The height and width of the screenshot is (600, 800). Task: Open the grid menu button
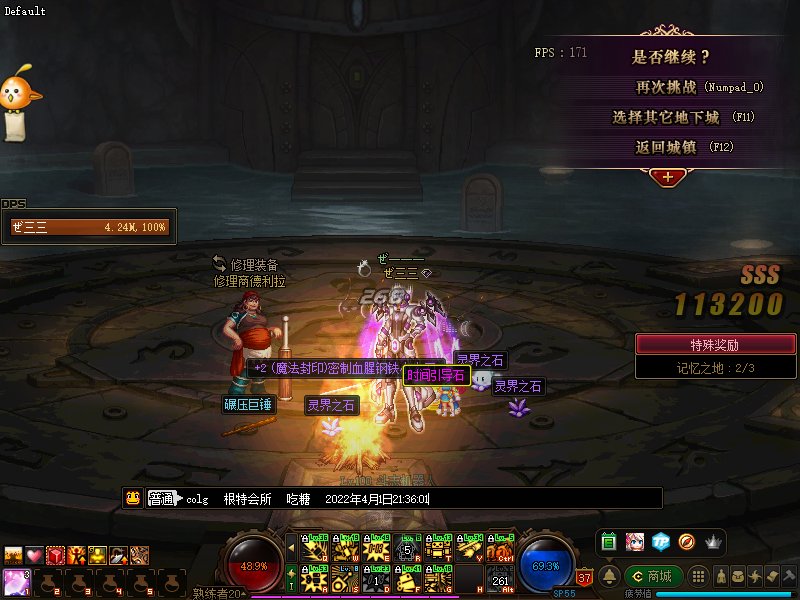[x=701, y=576]
